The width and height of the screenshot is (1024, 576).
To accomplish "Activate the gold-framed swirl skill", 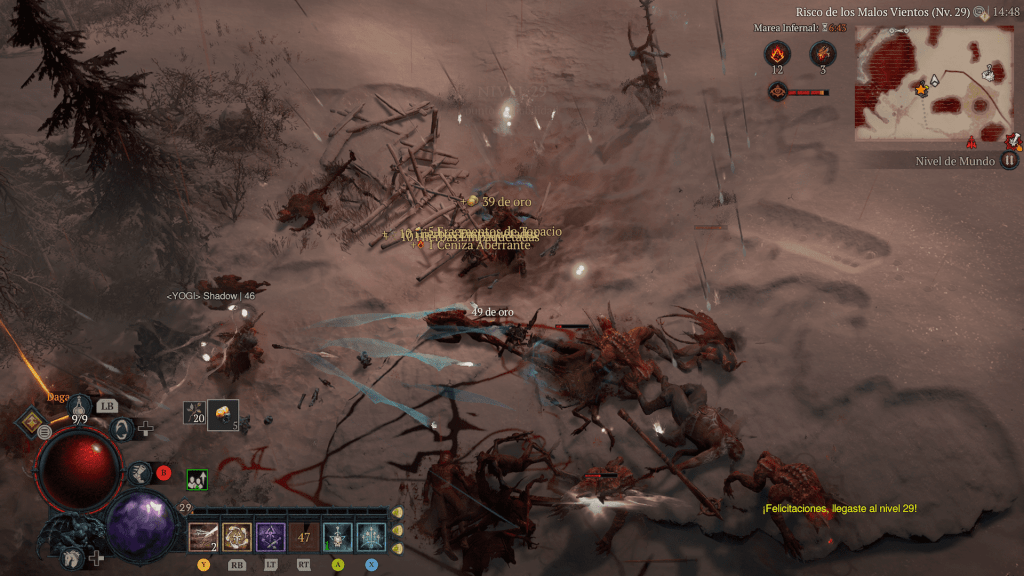I will (x=237, y=537).
